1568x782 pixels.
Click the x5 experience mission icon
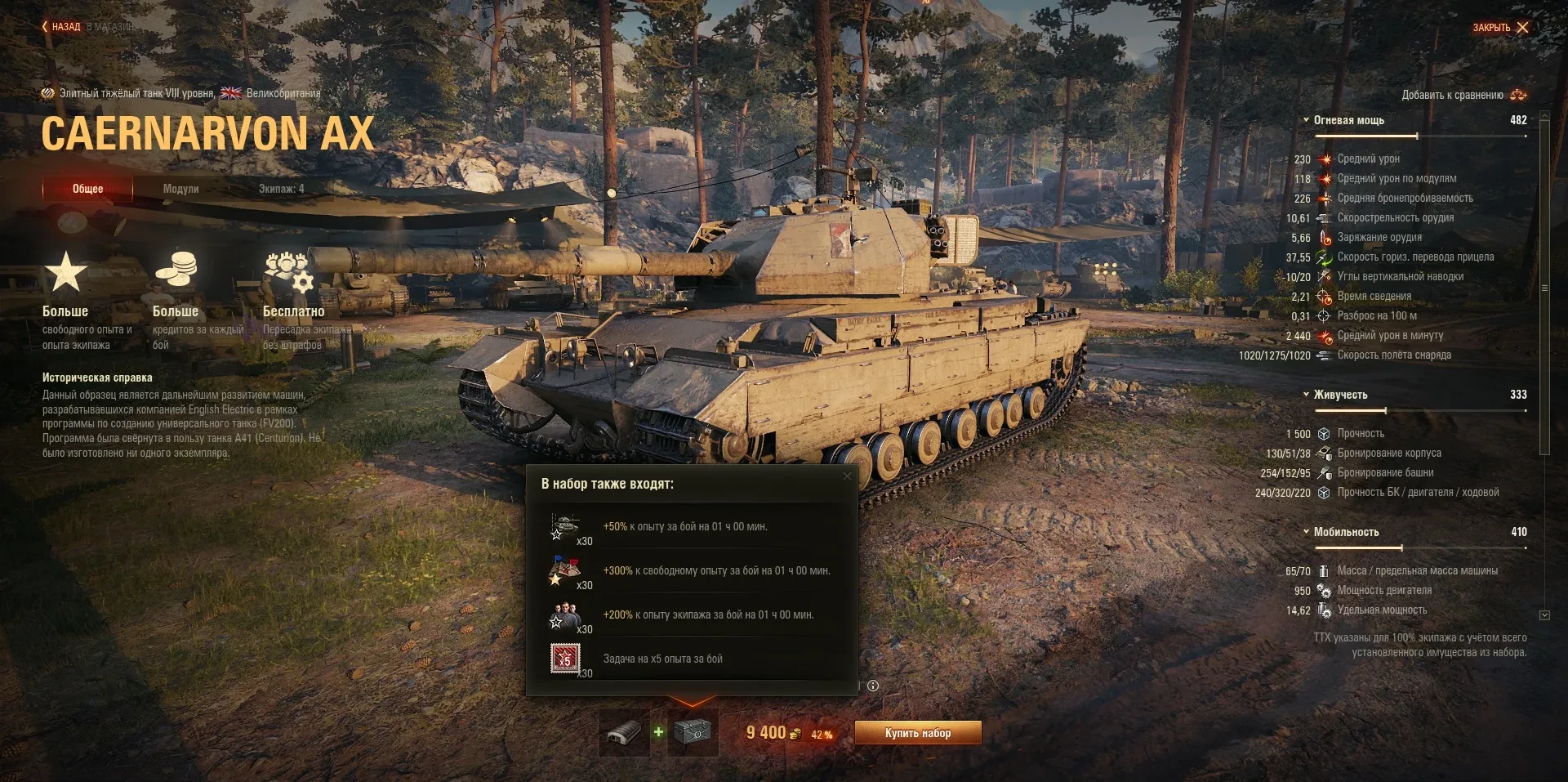tap(564, 659)
